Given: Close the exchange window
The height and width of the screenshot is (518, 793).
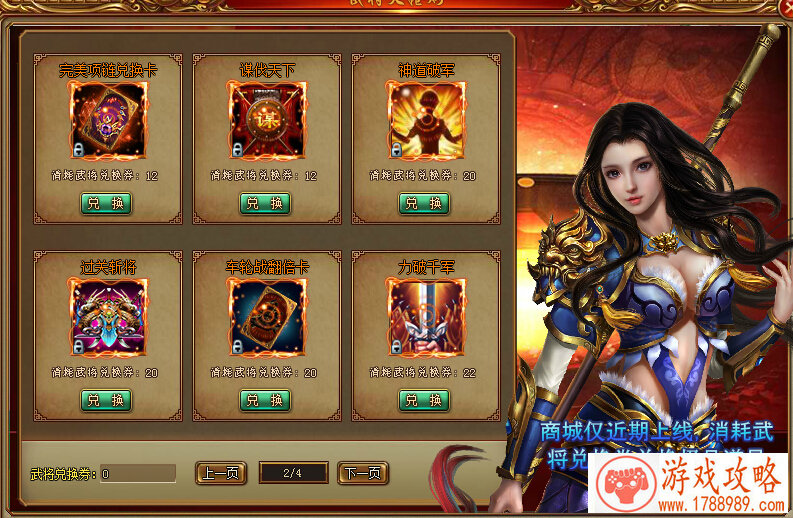Looking at the screenshot, I should (x=784, y=7).
